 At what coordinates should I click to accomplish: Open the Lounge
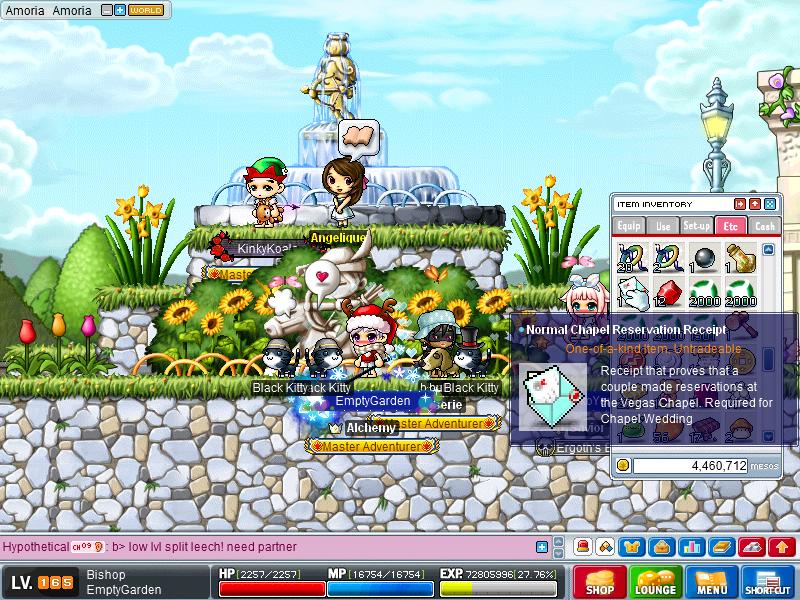click(x=656, y=582)
